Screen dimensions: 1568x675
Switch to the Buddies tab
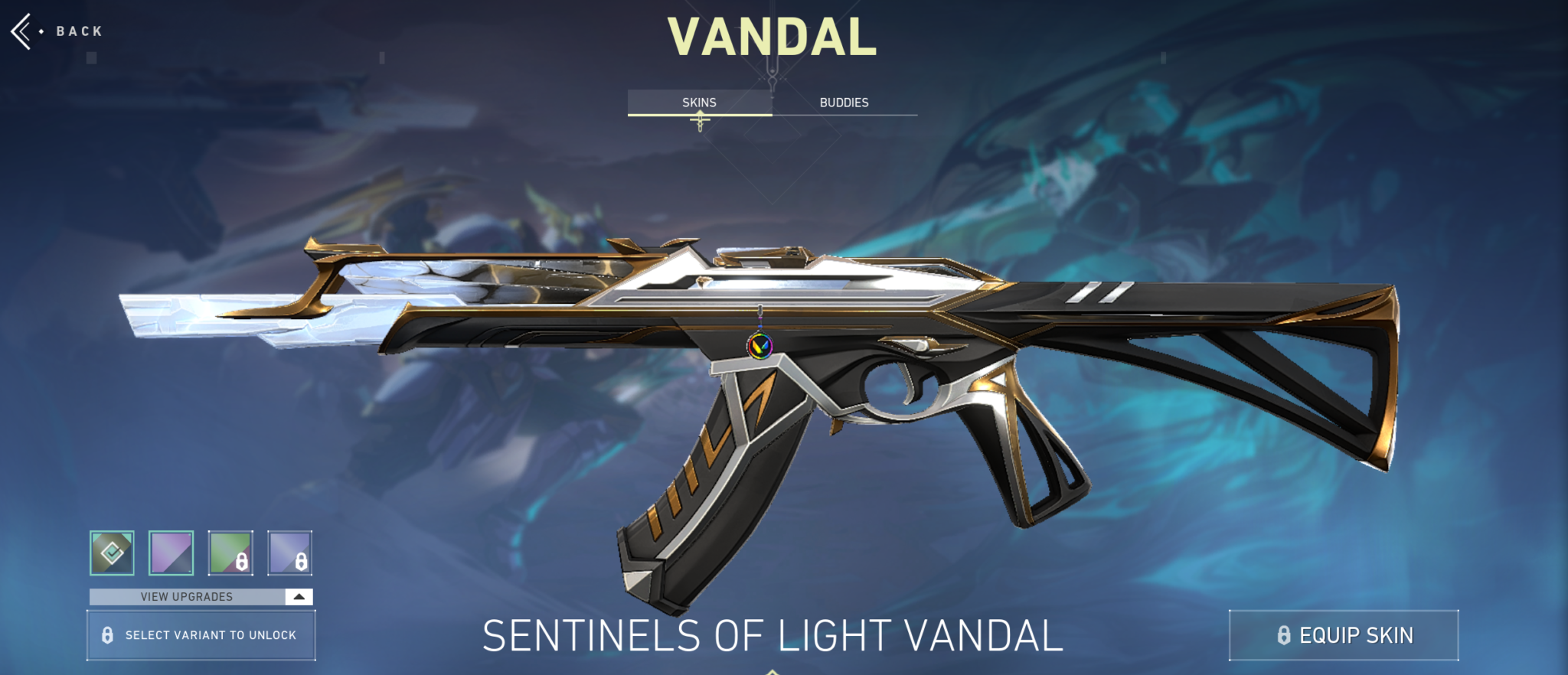(845, 102)
